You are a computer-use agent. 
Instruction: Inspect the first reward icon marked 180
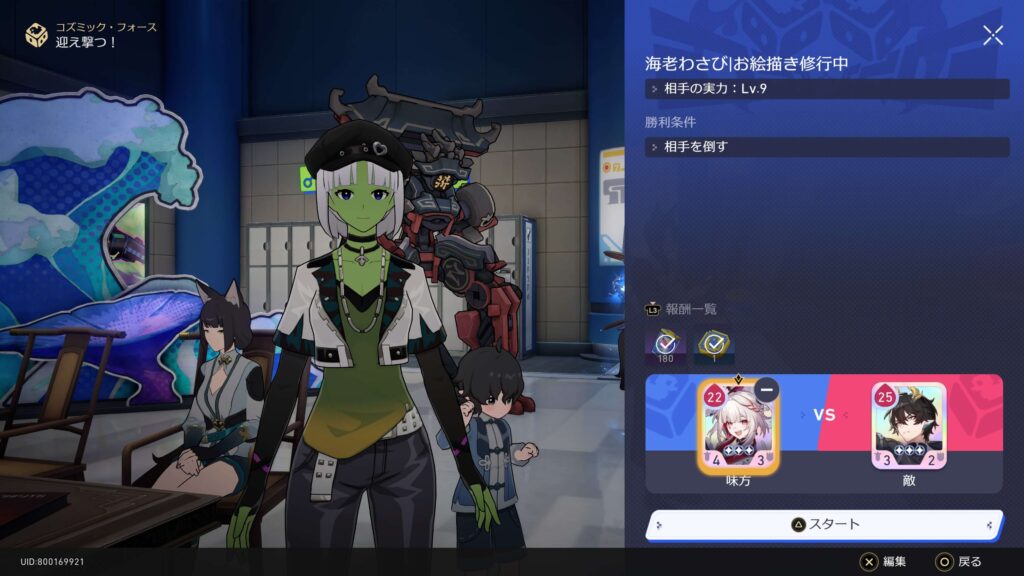tap(665, 345)
